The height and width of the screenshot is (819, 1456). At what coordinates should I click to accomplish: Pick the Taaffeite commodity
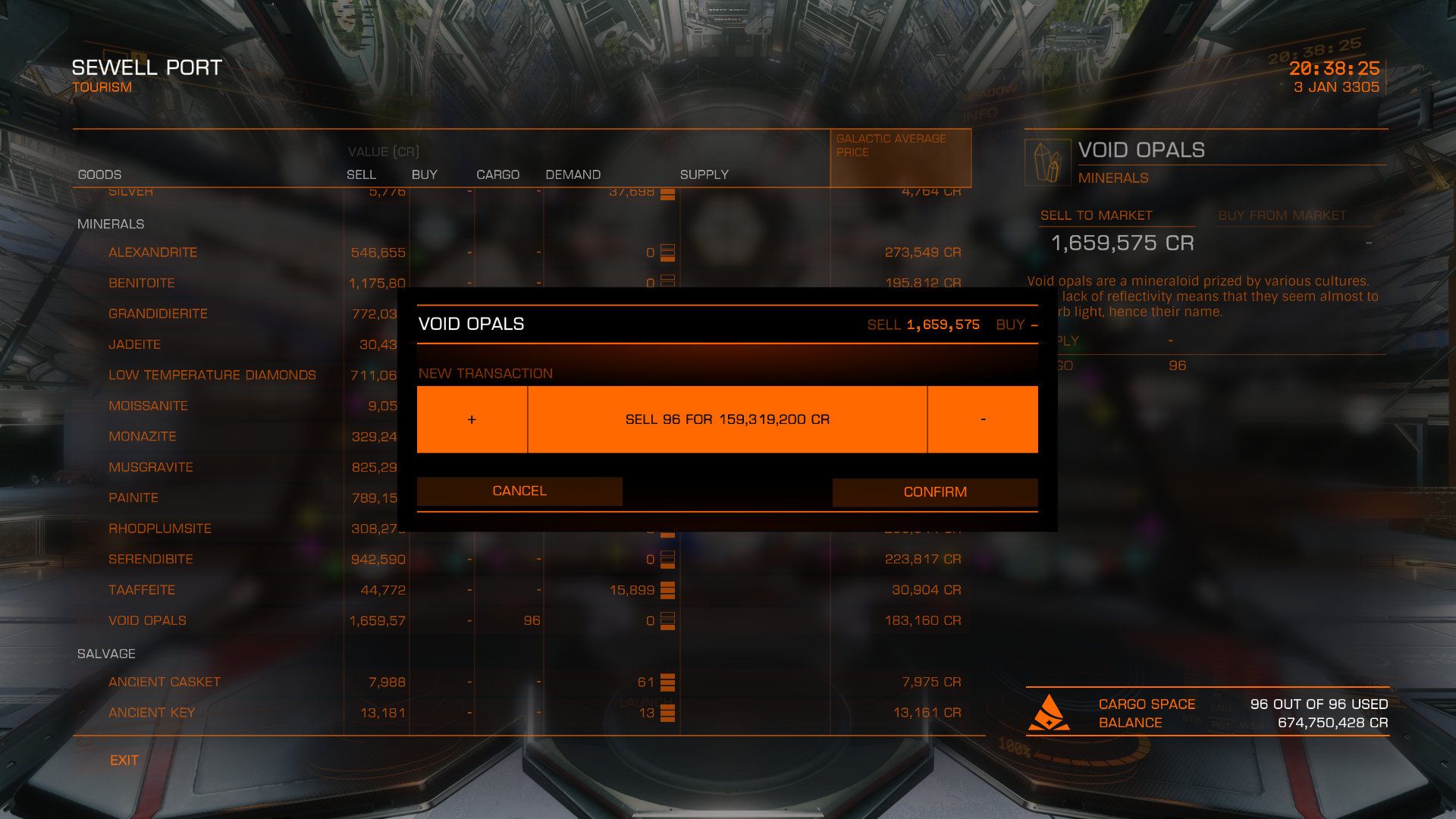pos(141,589)
